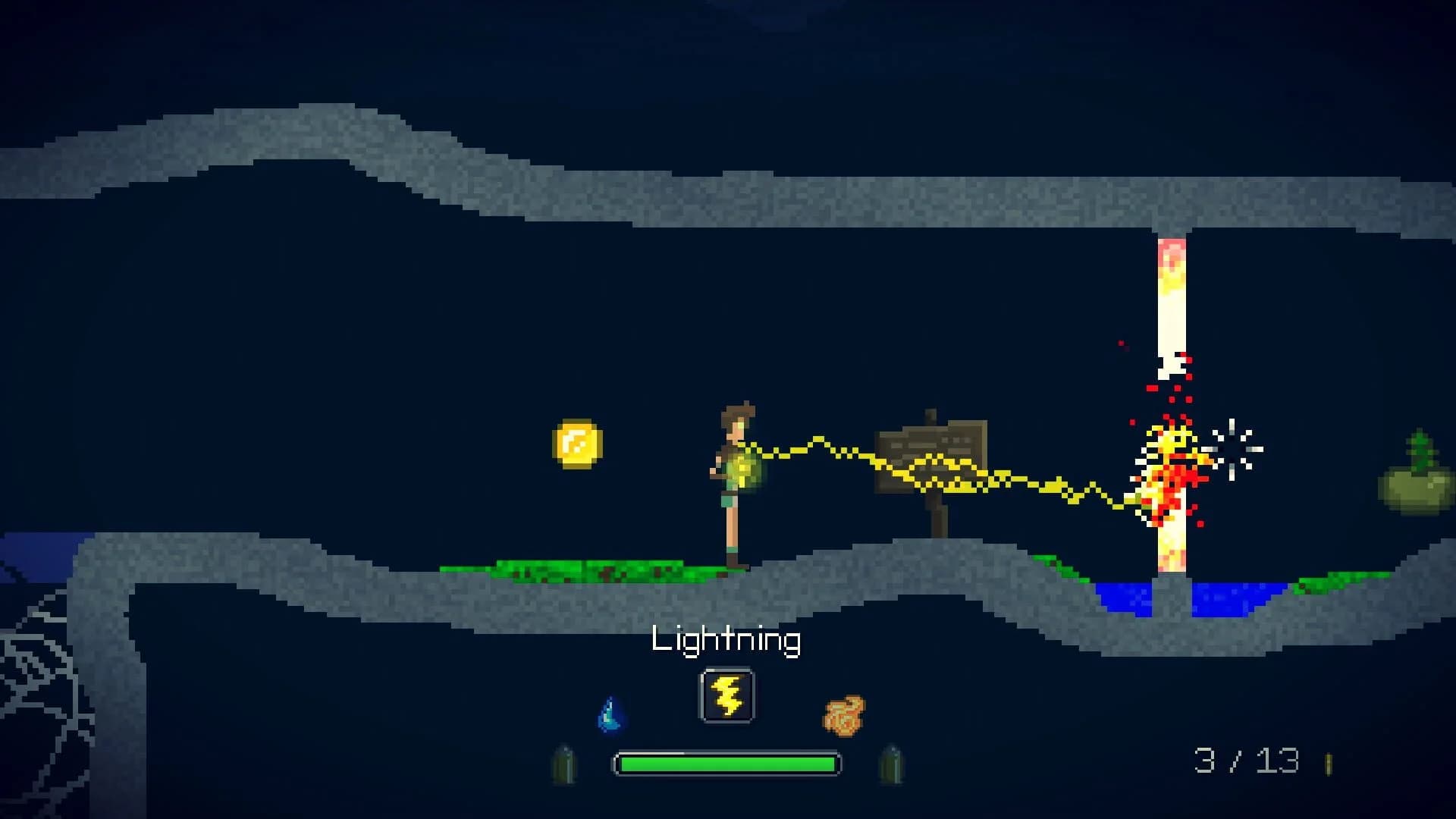
Task: Click the Lightning title label
Action: pos(728,641)
